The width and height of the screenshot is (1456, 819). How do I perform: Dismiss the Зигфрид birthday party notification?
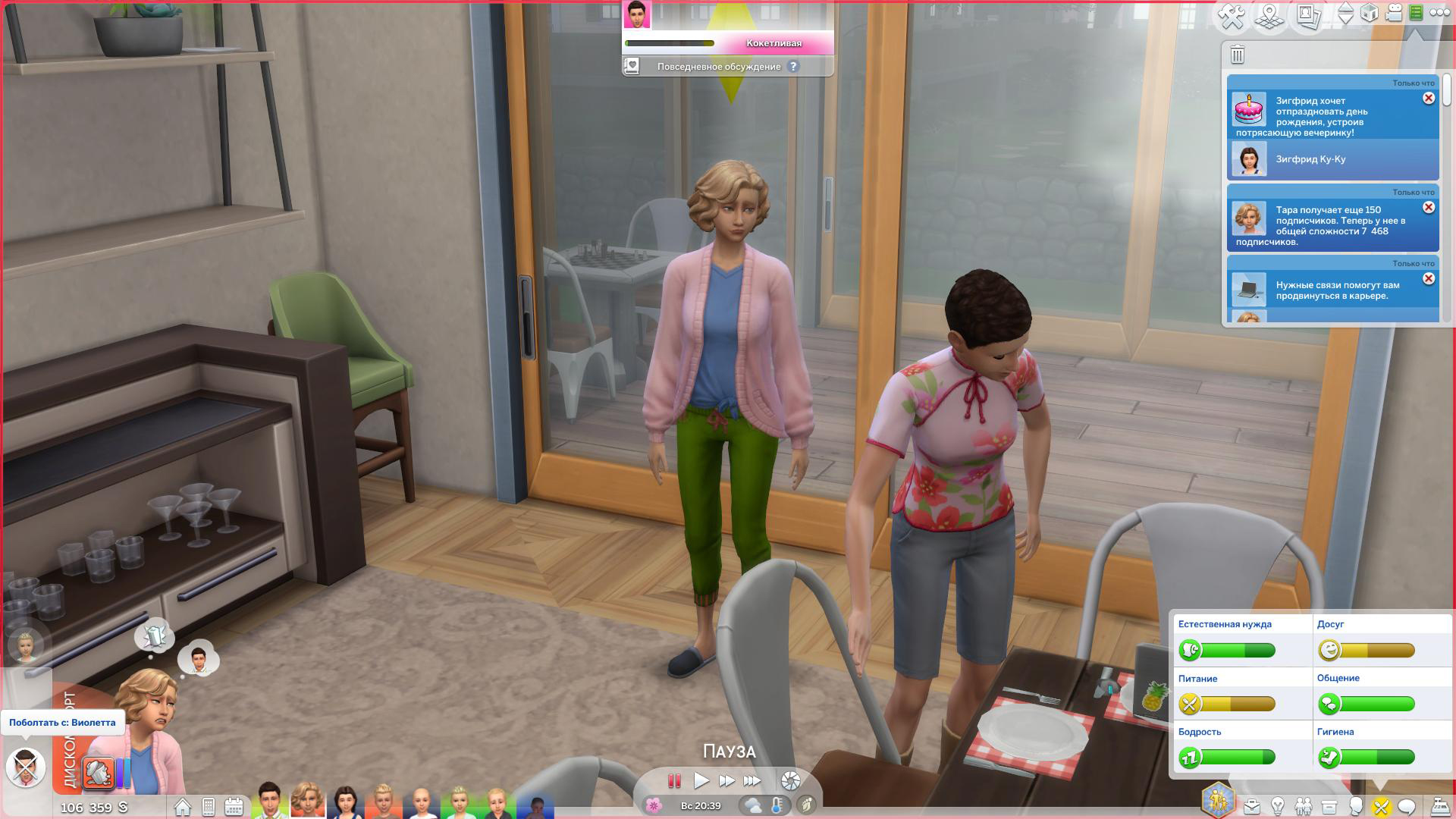[x=1429, y=99]
